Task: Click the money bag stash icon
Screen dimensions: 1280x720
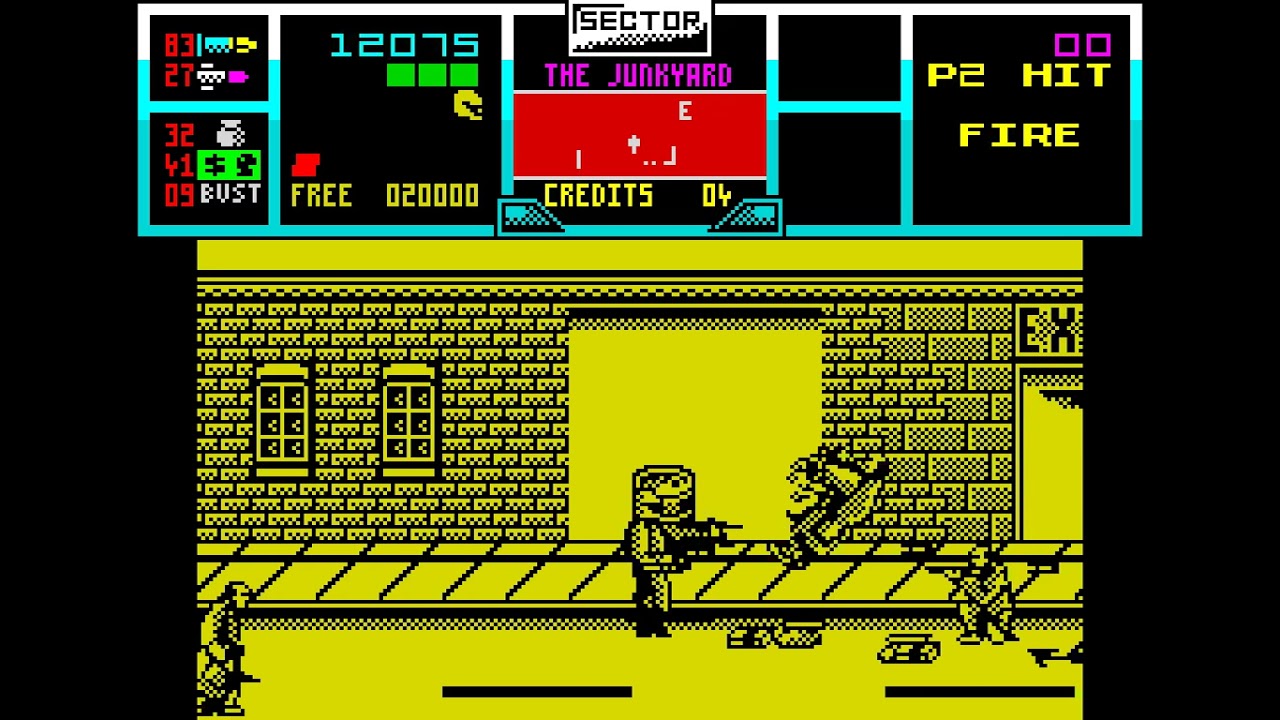Action: 229,135
